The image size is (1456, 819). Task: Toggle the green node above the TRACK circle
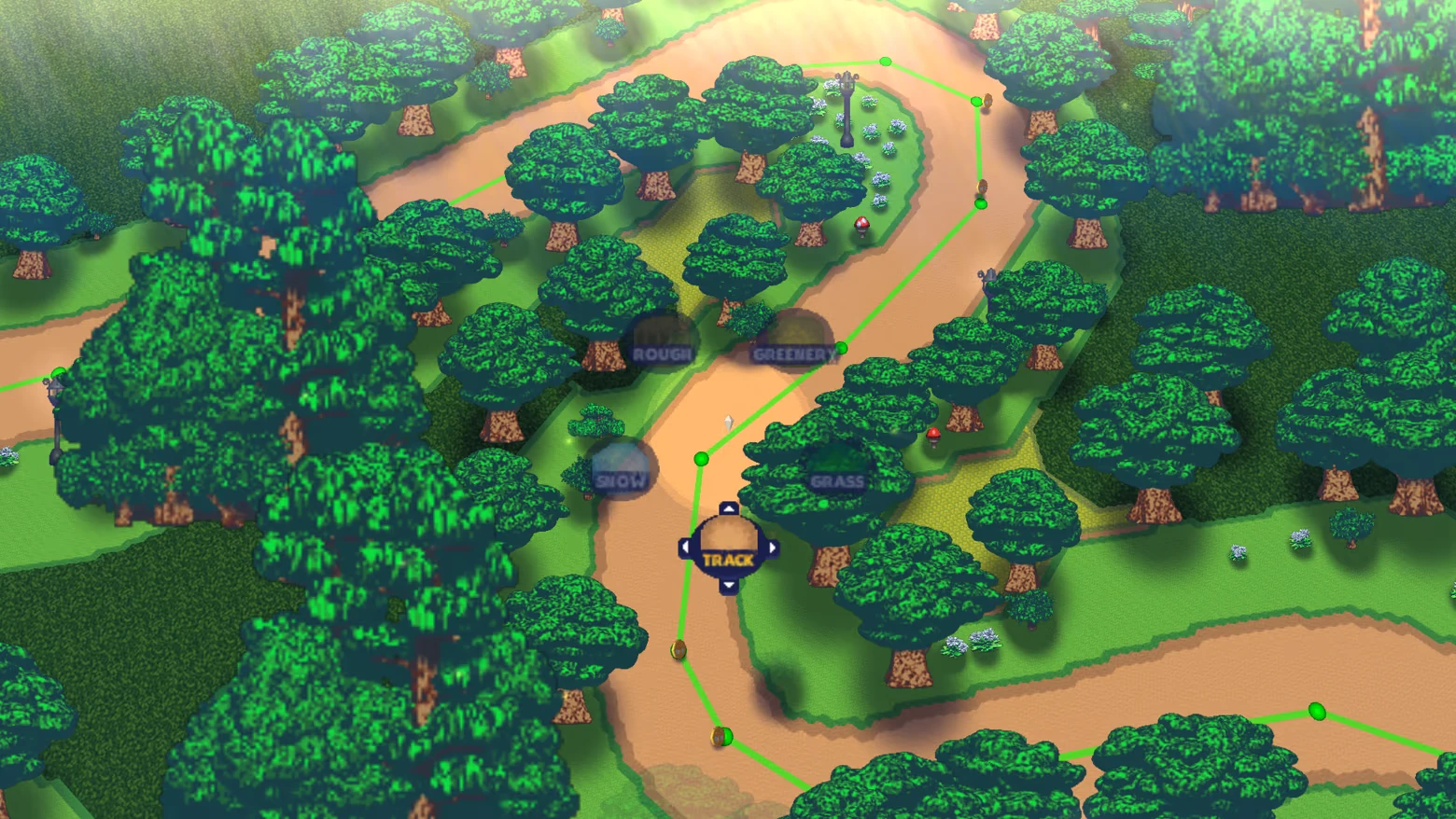click(701, 458)
